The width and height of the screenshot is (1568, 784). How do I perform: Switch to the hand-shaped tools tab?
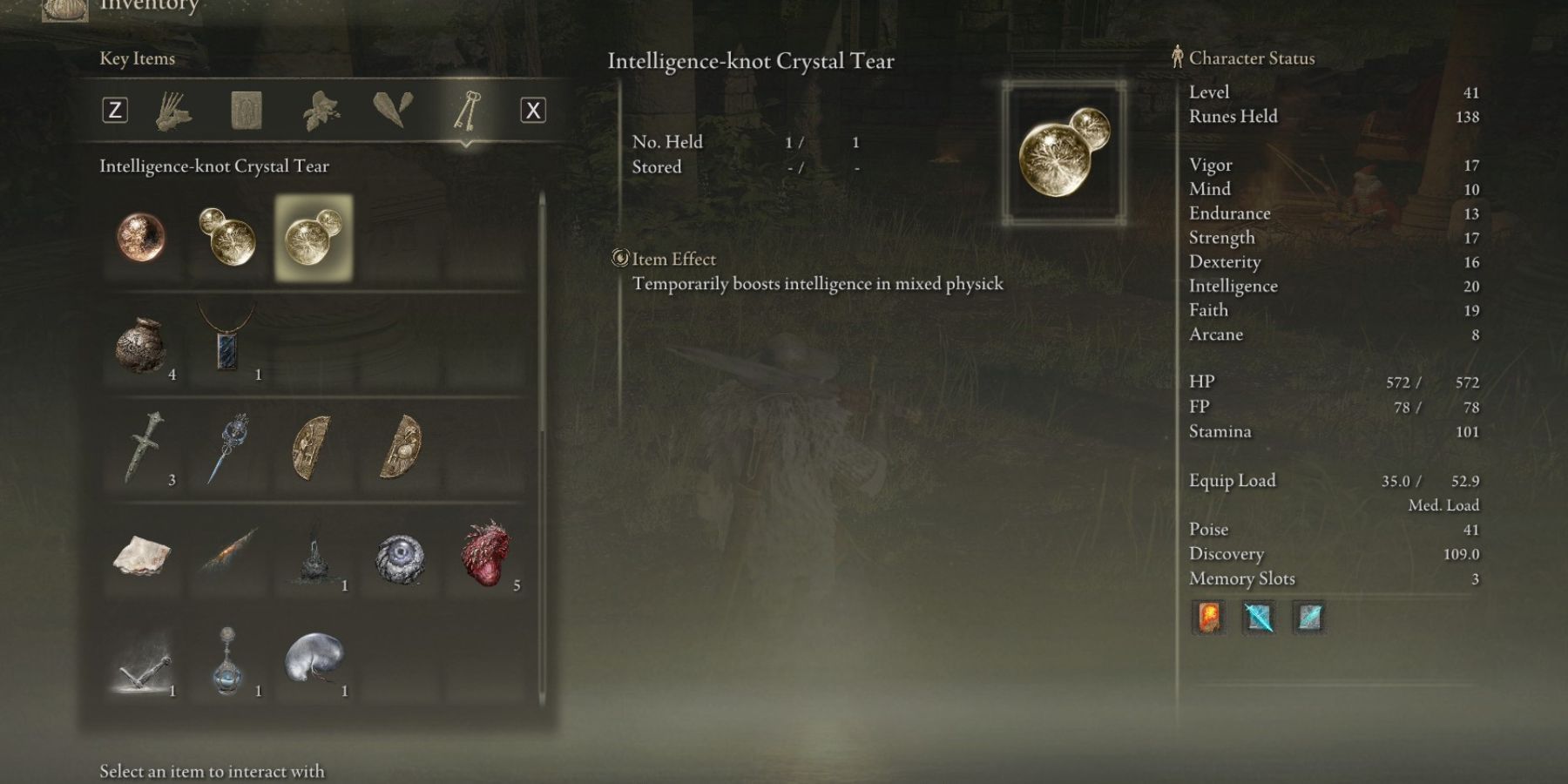pyautogui.click(x=174, y=111)
